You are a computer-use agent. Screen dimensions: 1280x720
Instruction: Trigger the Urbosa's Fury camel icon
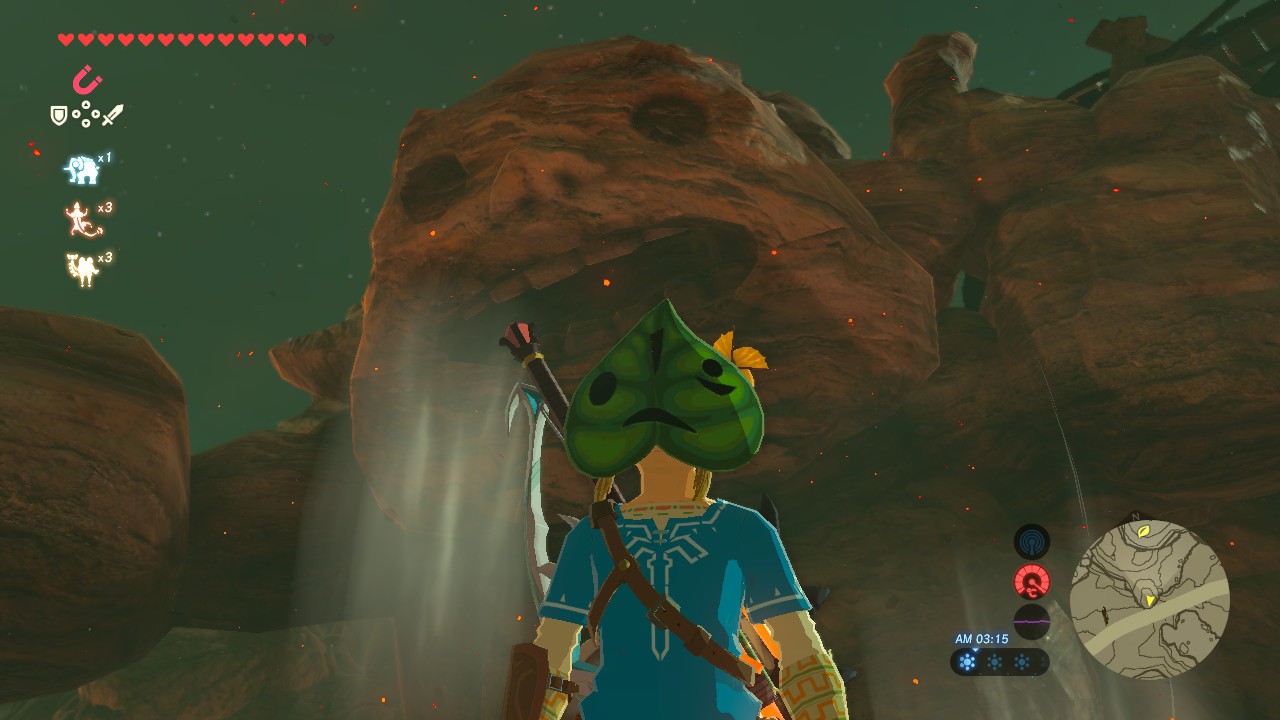coord(82,269)
